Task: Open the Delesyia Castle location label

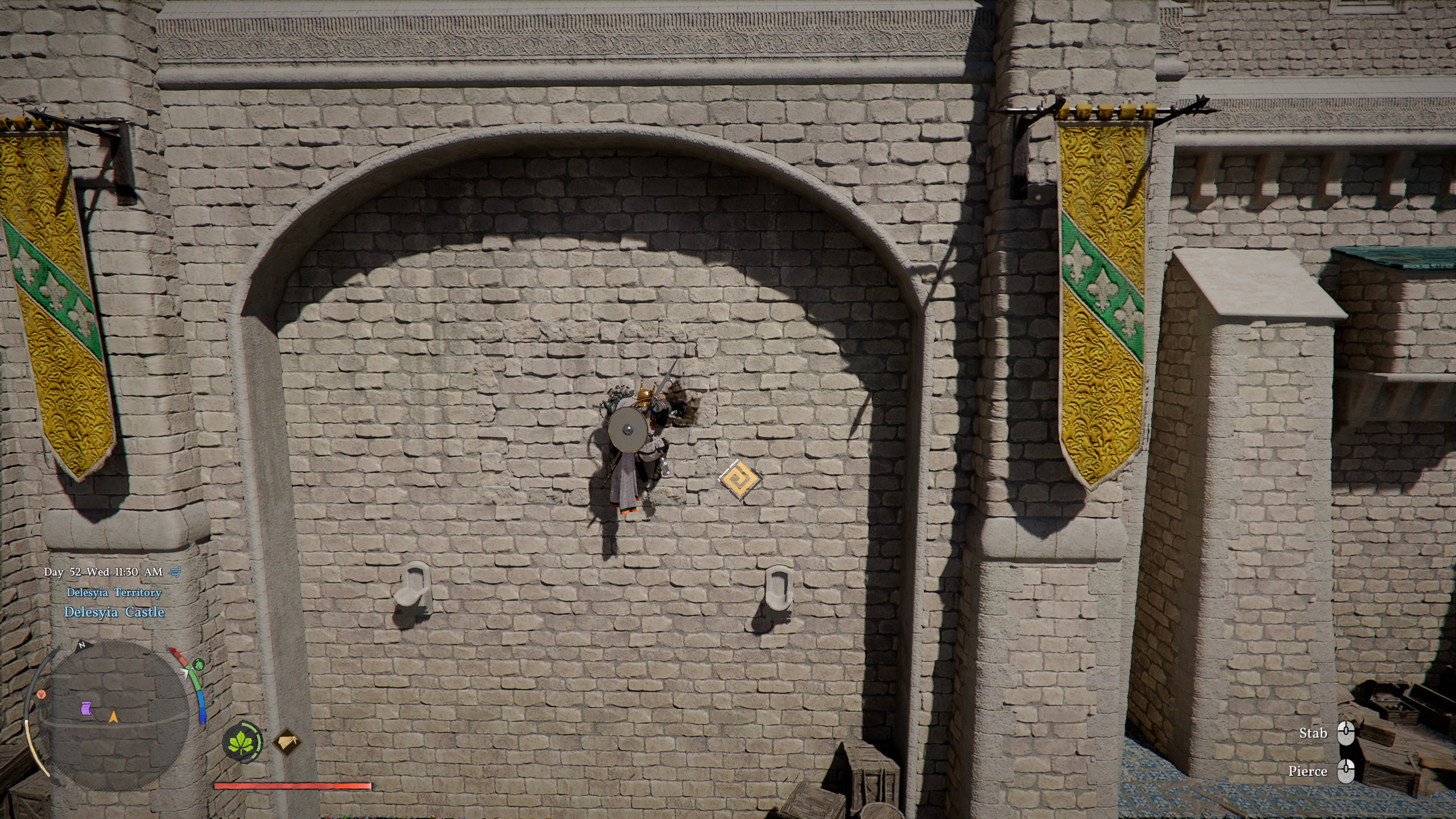Action: pyautogui.click(x=116, y=613)
